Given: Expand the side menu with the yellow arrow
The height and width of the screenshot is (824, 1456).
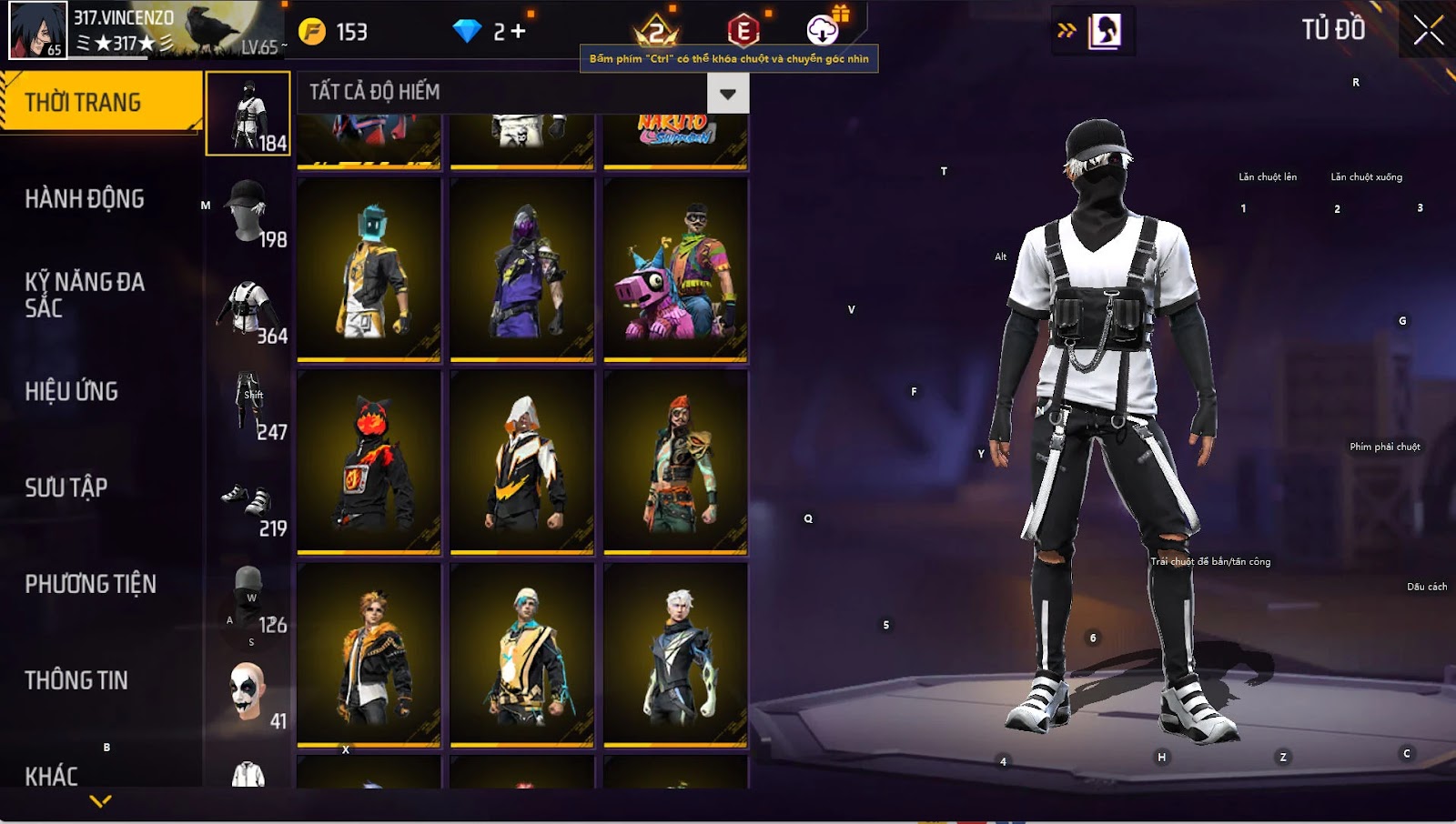Looking at the screenshot, I should point(100,801).
